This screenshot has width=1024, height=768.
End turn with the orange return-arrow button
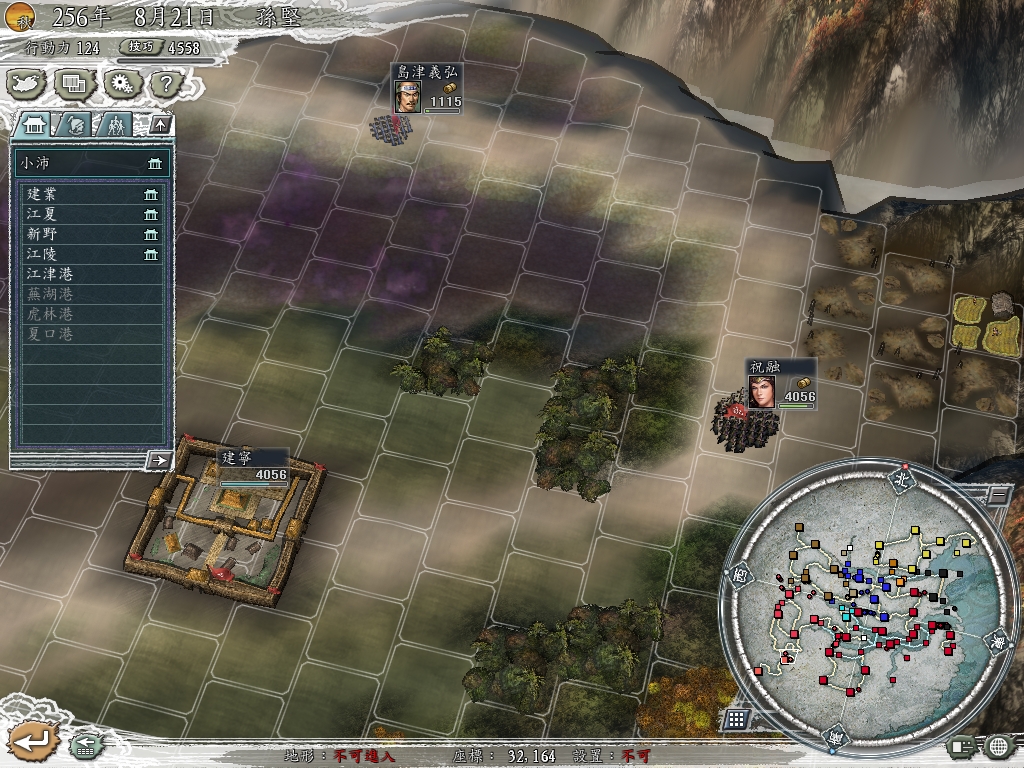click(x=32, y=740)
